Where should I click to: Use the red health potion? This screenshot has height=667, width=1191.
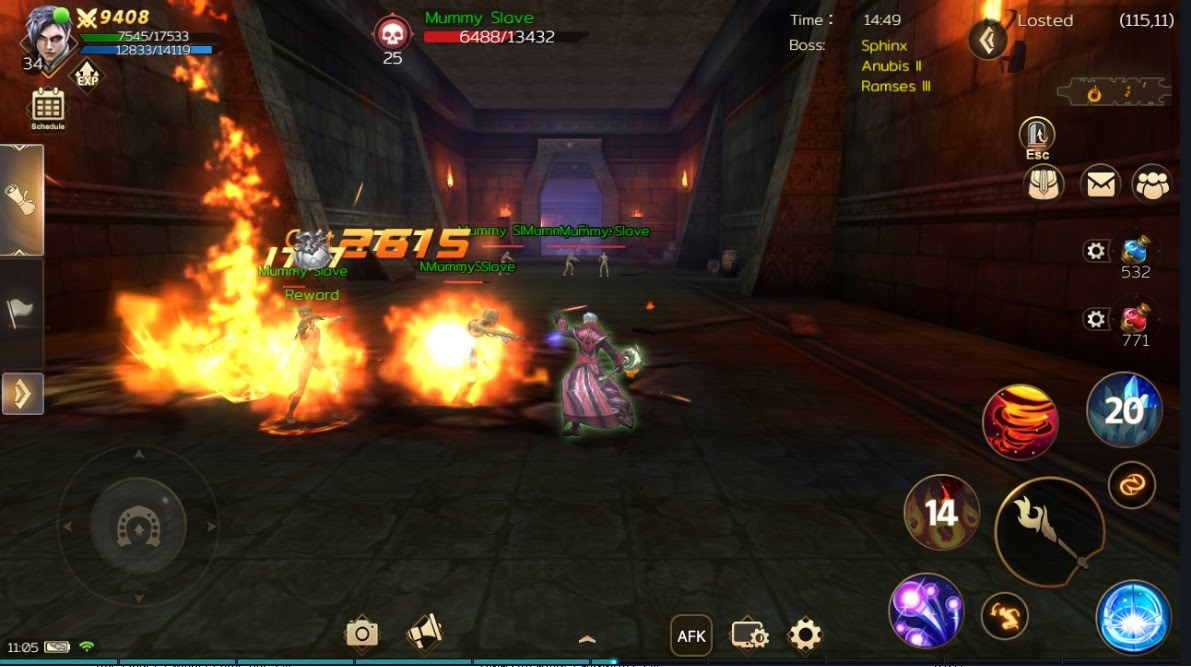point(1135,320)
